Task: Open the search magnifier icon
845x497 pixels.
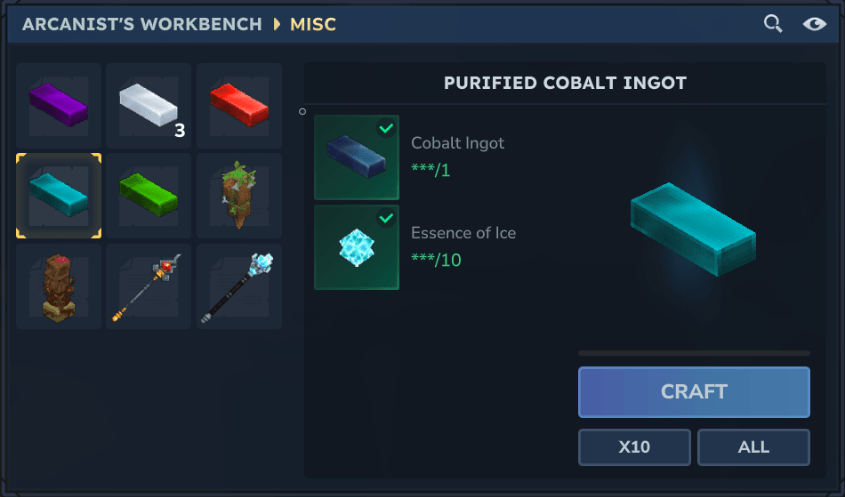Action: (772, 24)
